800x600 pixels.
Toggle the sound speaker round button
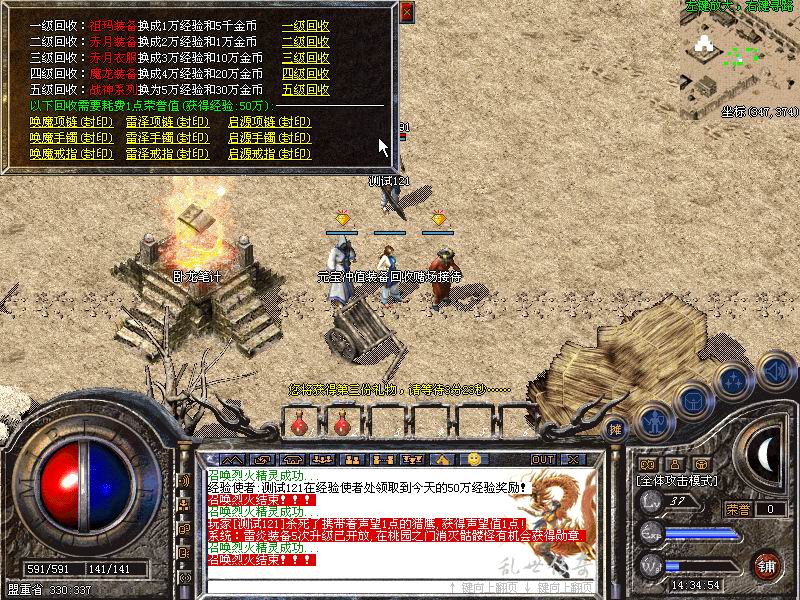click(x=775, y=372)
